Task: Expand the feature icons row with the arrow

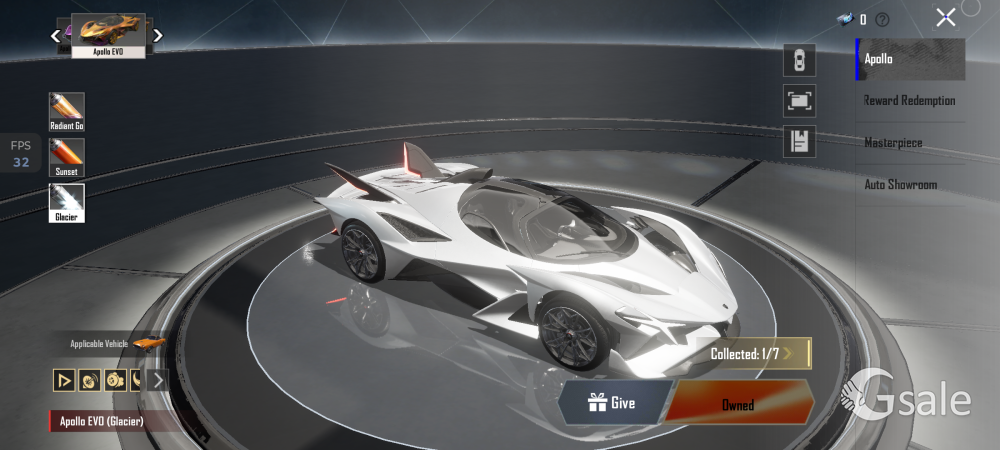Action: click(x=158, y=380)
